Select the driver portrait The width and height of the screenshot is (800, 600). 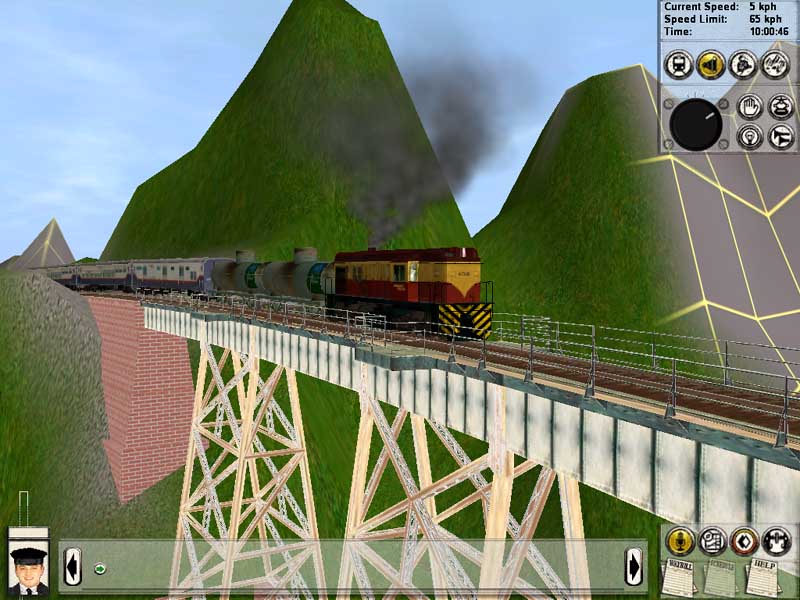(28, 568)
